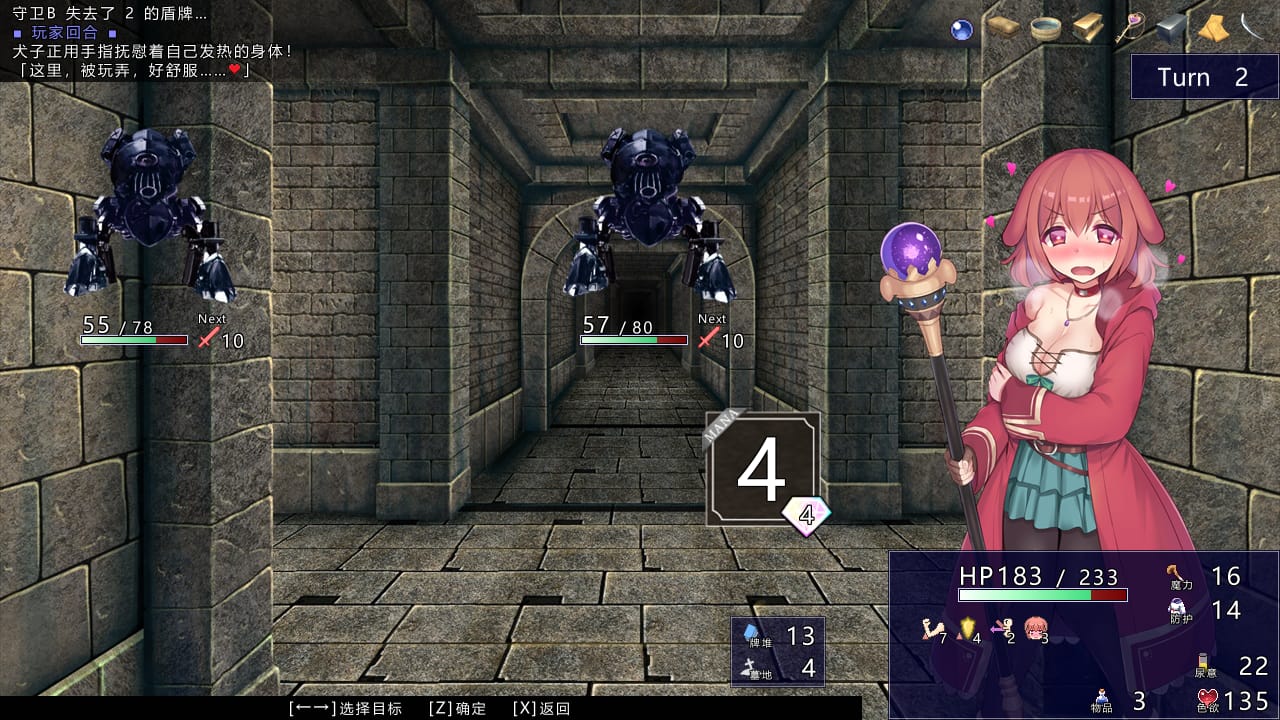1280x720 pixels.
Task: Click the Turn 2 indicator panel
Action: click(x=1204, y=77)
